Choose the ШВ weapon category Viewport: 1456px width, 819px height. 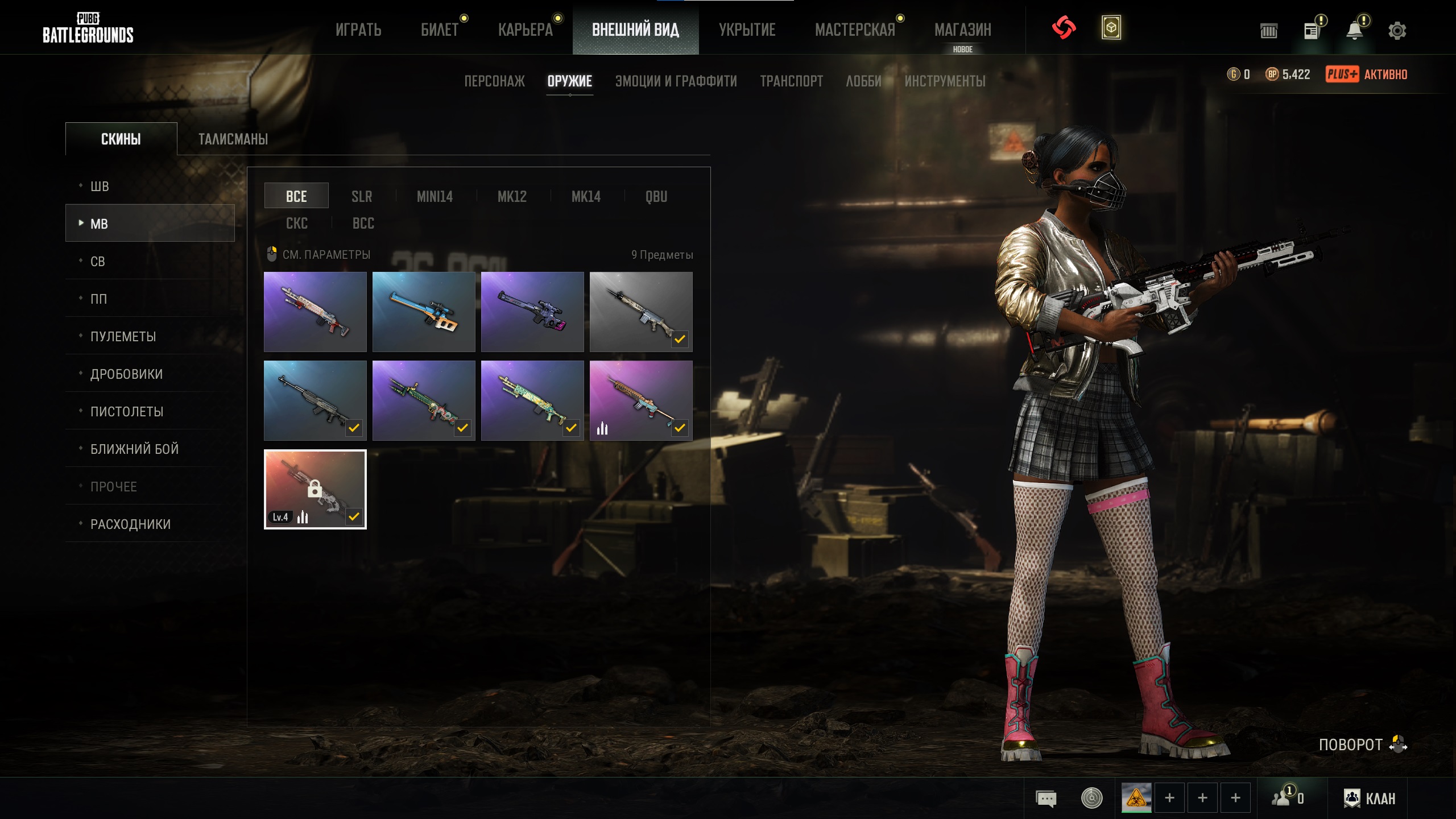click(x=100, y=187)
